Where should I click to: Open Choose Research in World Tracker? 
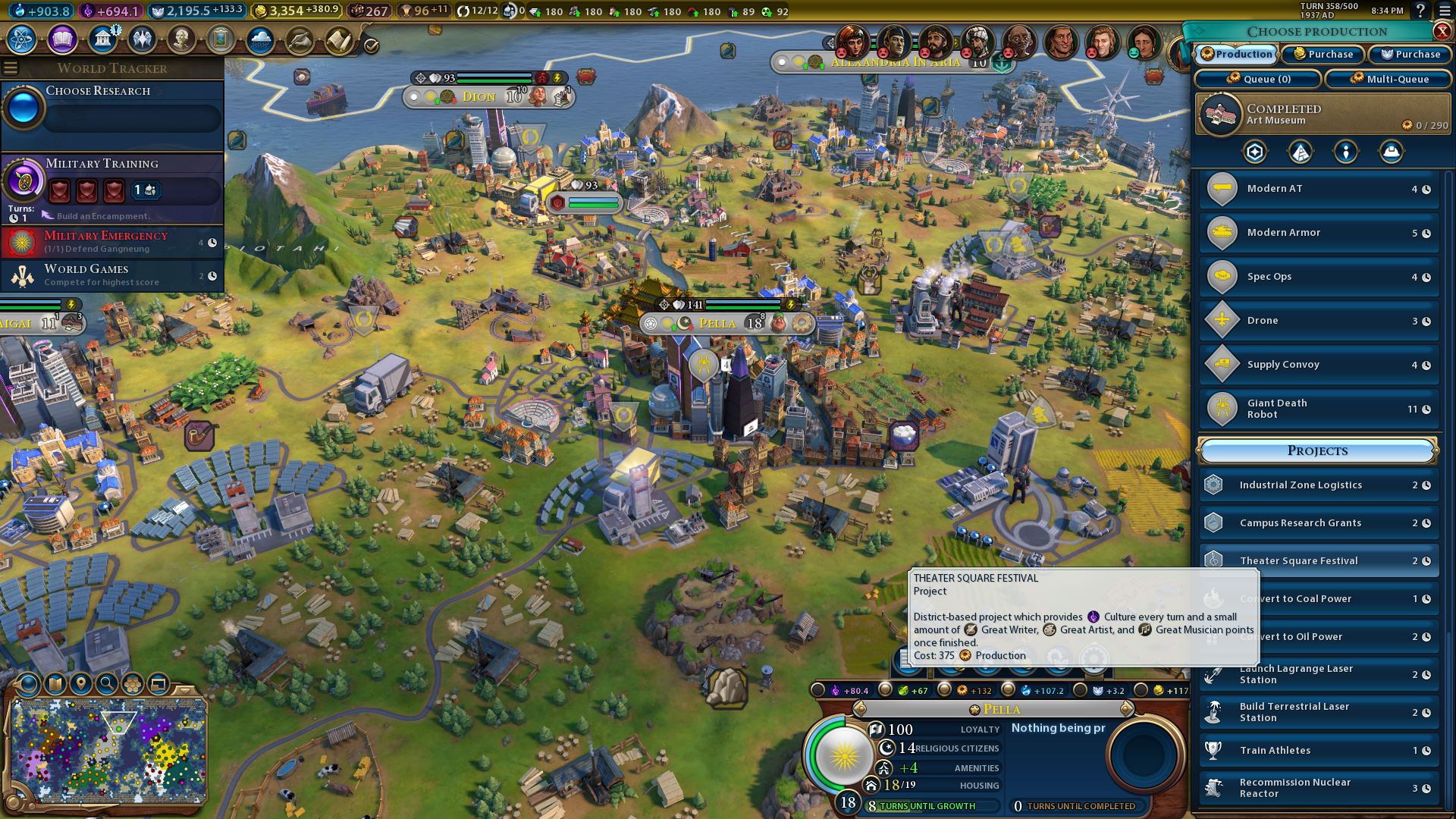[x=112, y=108]
